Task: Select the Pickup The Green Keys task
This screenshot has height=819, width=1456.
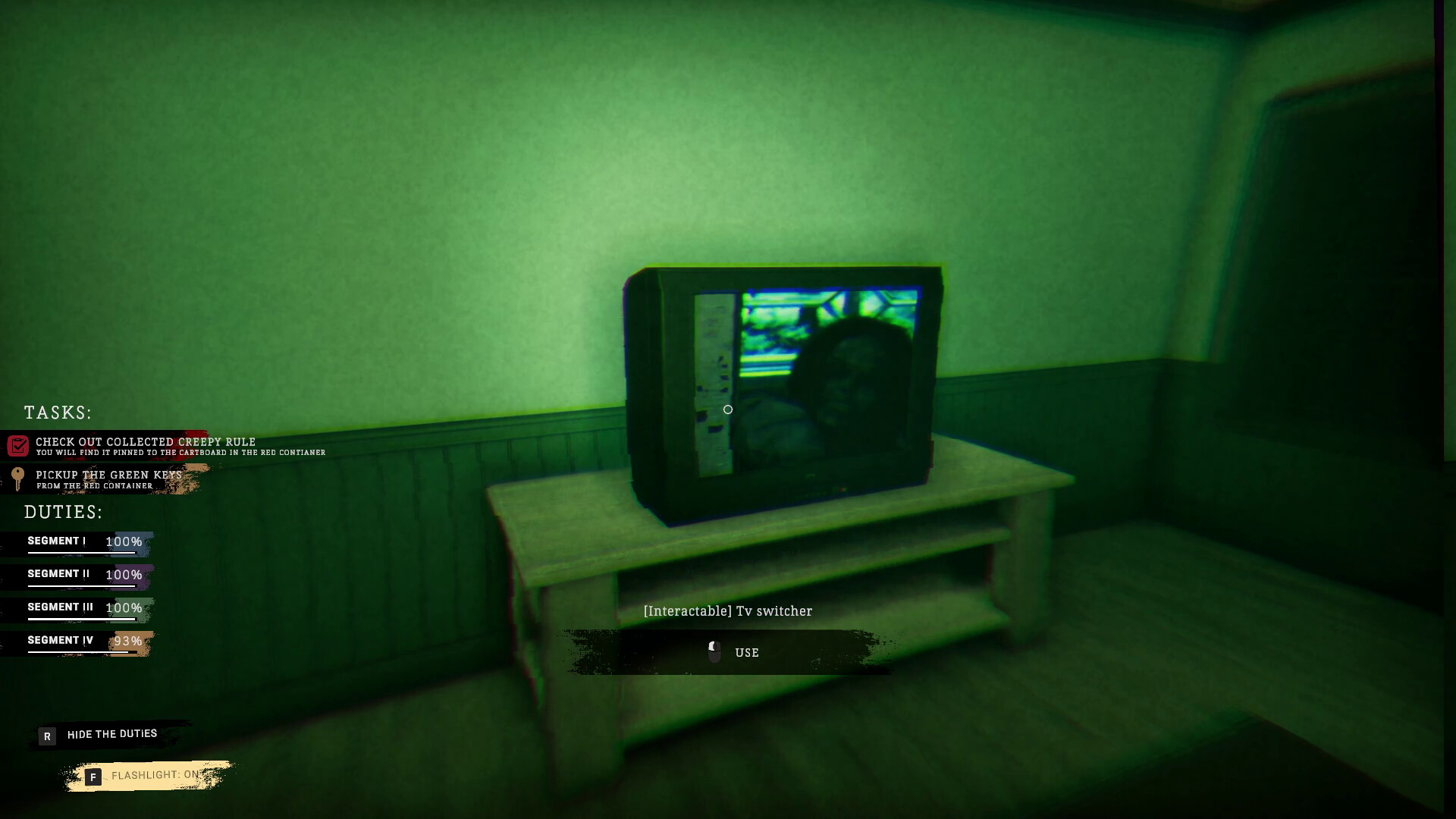Action: [x=107, y=475]
